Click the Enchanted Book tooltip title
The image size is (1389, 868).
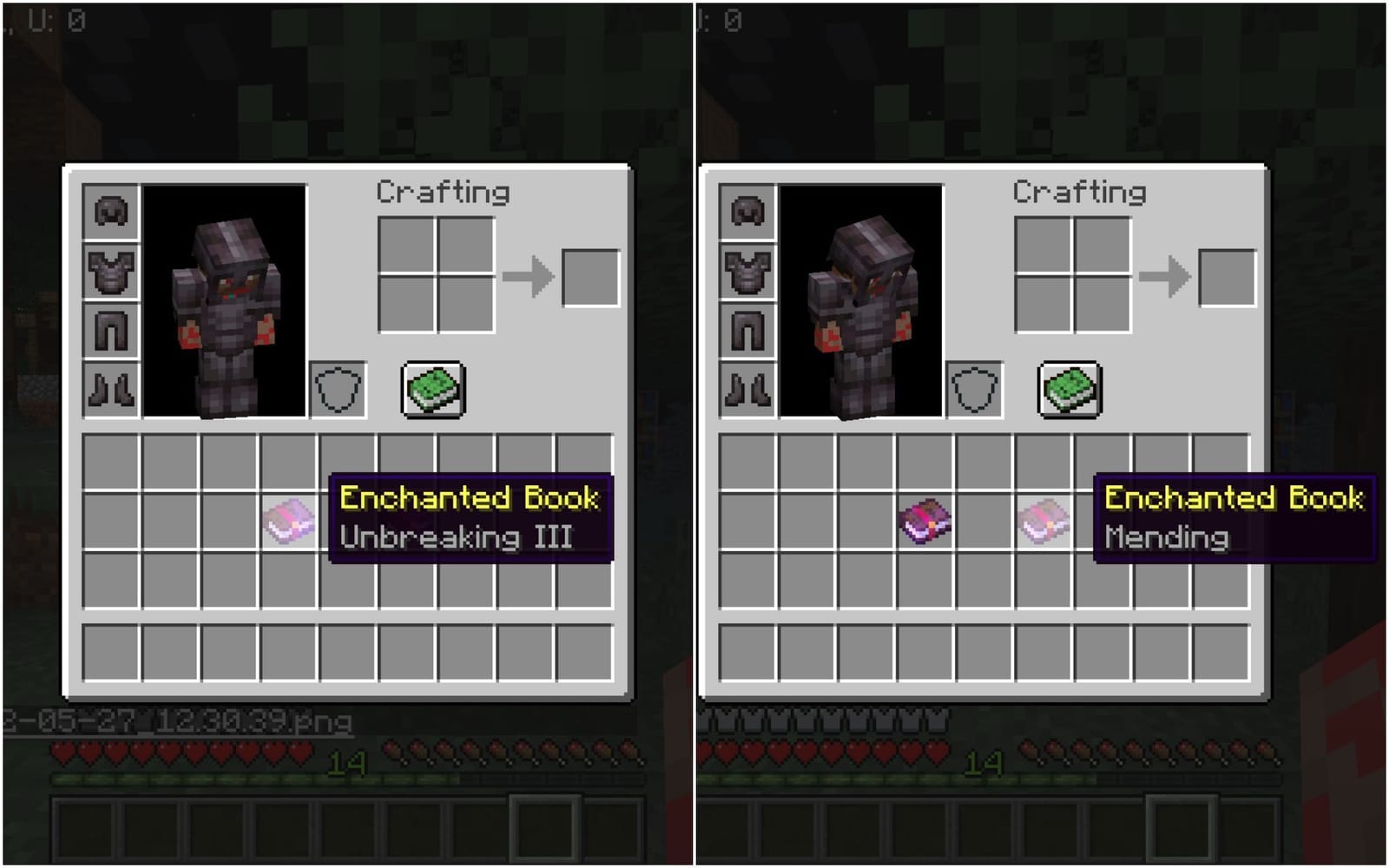469,496
